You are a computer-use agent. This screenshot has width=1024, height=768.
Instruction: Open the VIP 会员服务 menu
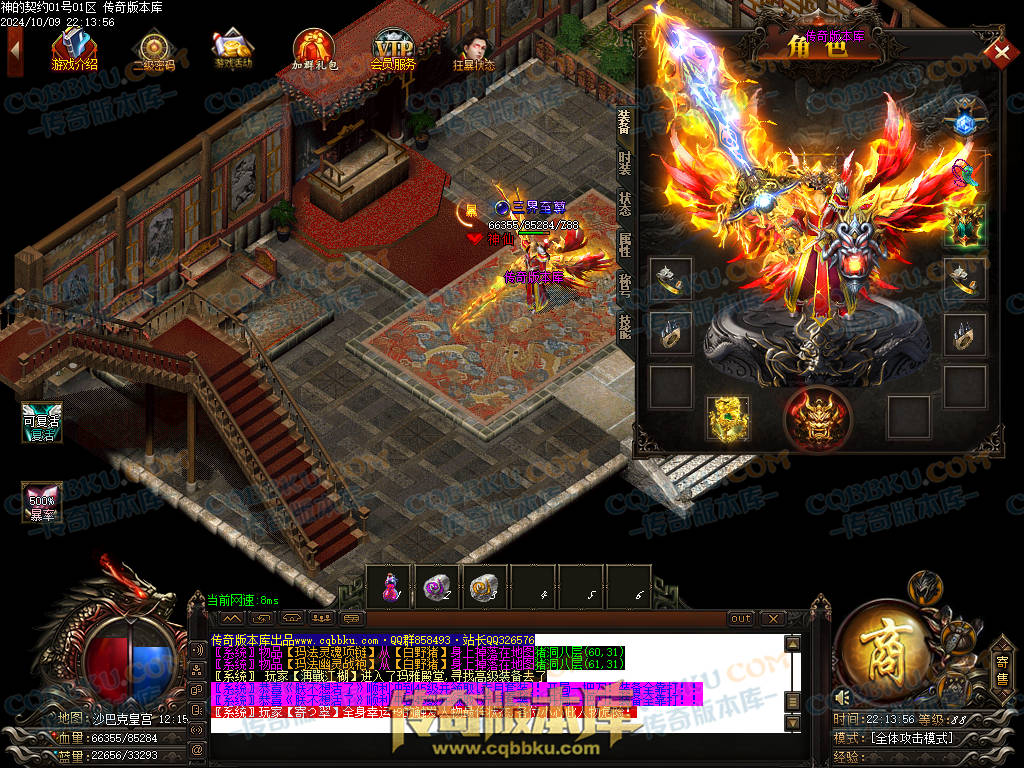click(393, 50)
